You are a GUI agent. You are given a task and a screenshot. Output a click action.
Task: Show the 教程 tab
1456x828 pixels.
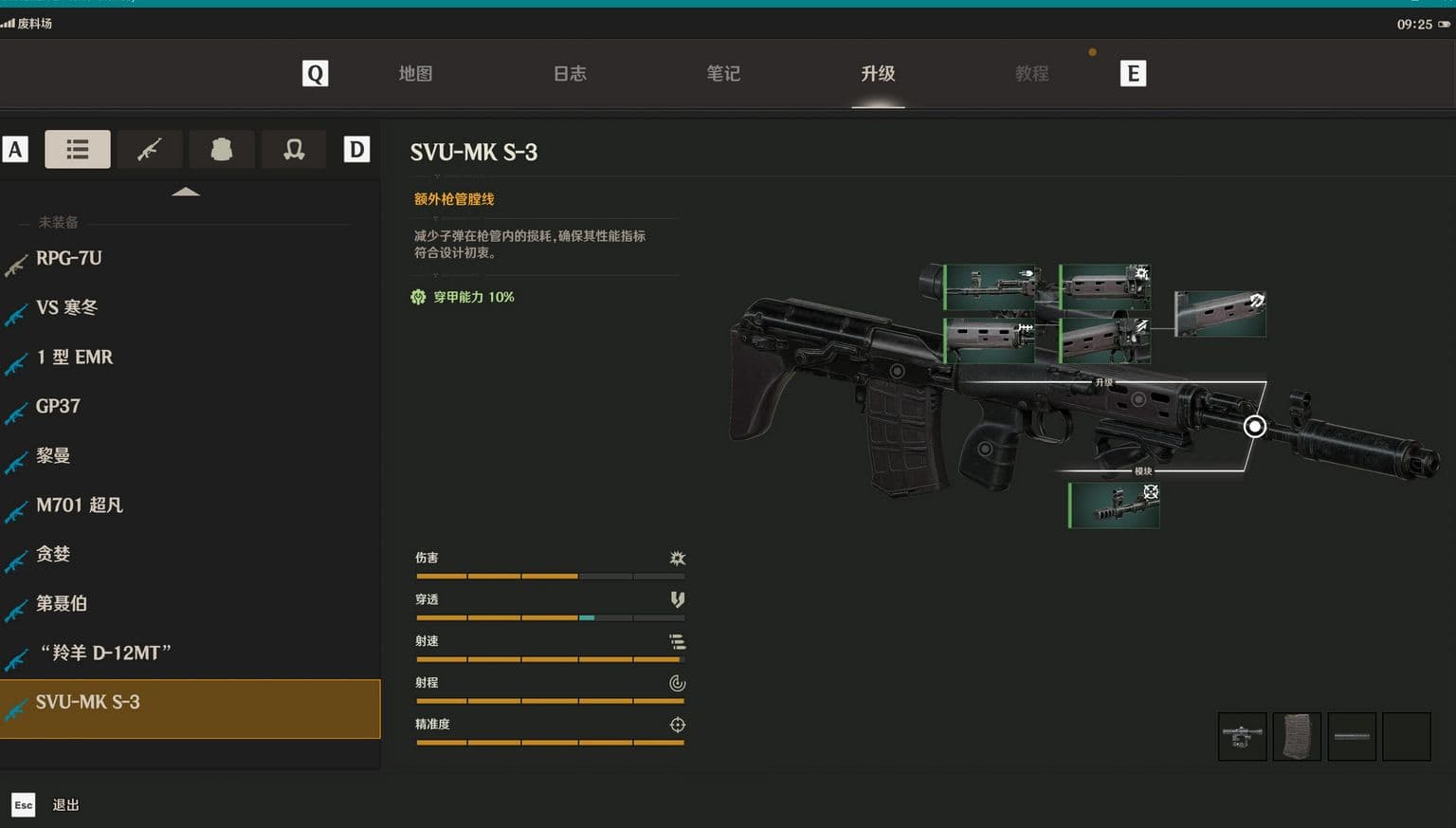(1031, 74)
